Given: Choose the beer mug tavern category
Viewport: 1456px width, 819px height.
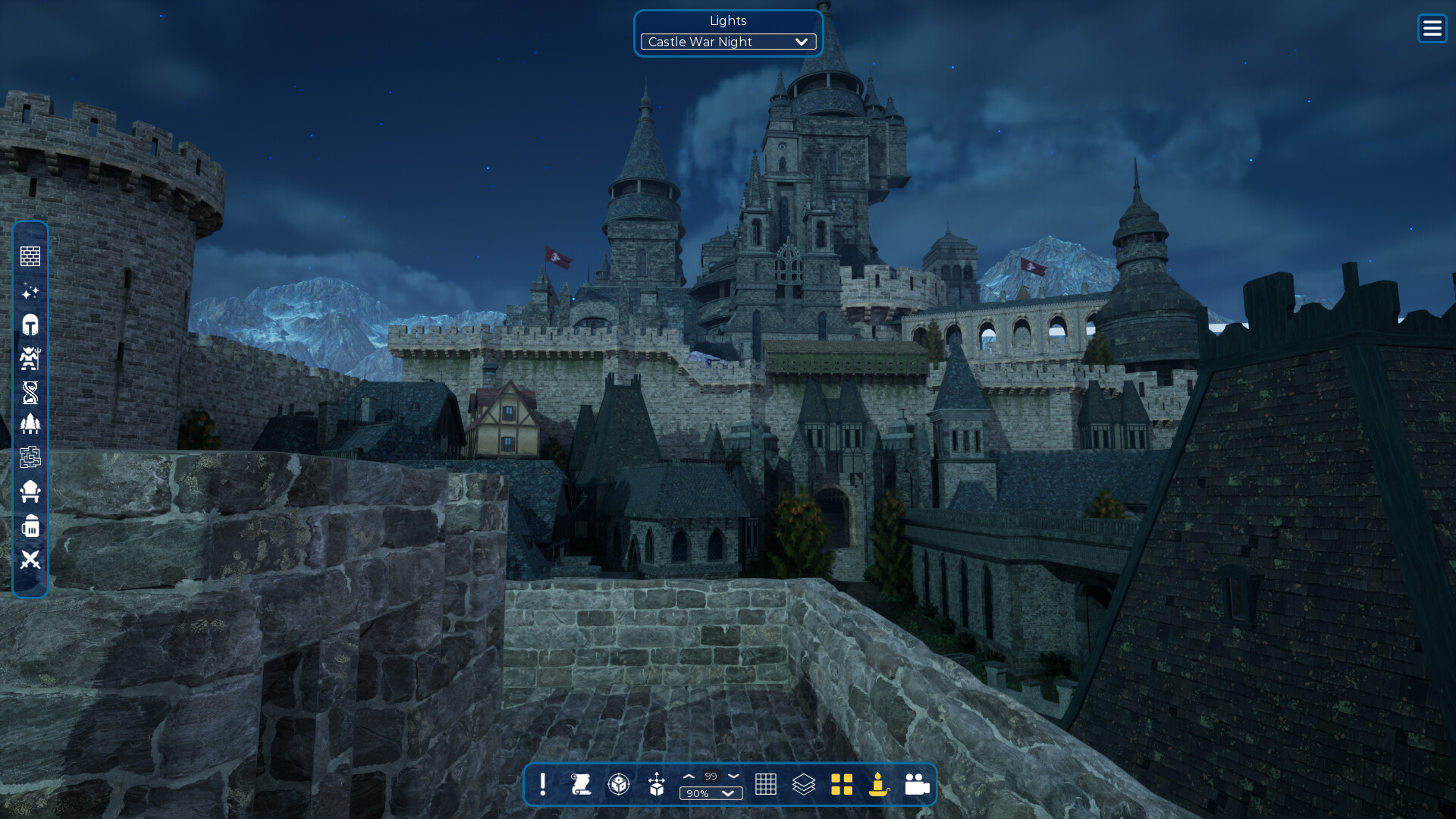Looking at the screenshot, I should (x=30, y=526).
